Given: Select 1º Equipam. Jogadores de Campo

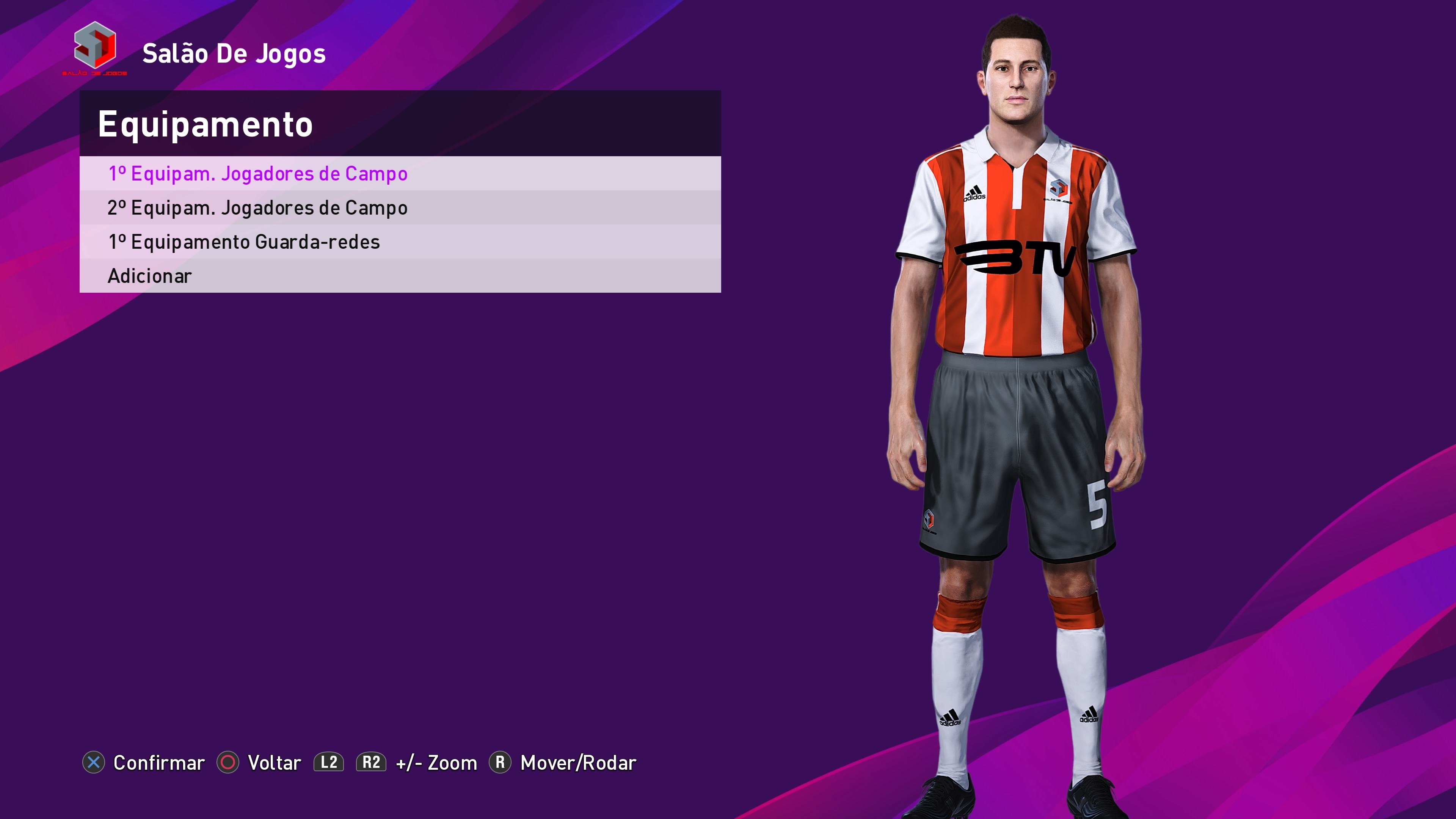Looking at the screenshot, I should pyautogui.click(x=258, y=174).
